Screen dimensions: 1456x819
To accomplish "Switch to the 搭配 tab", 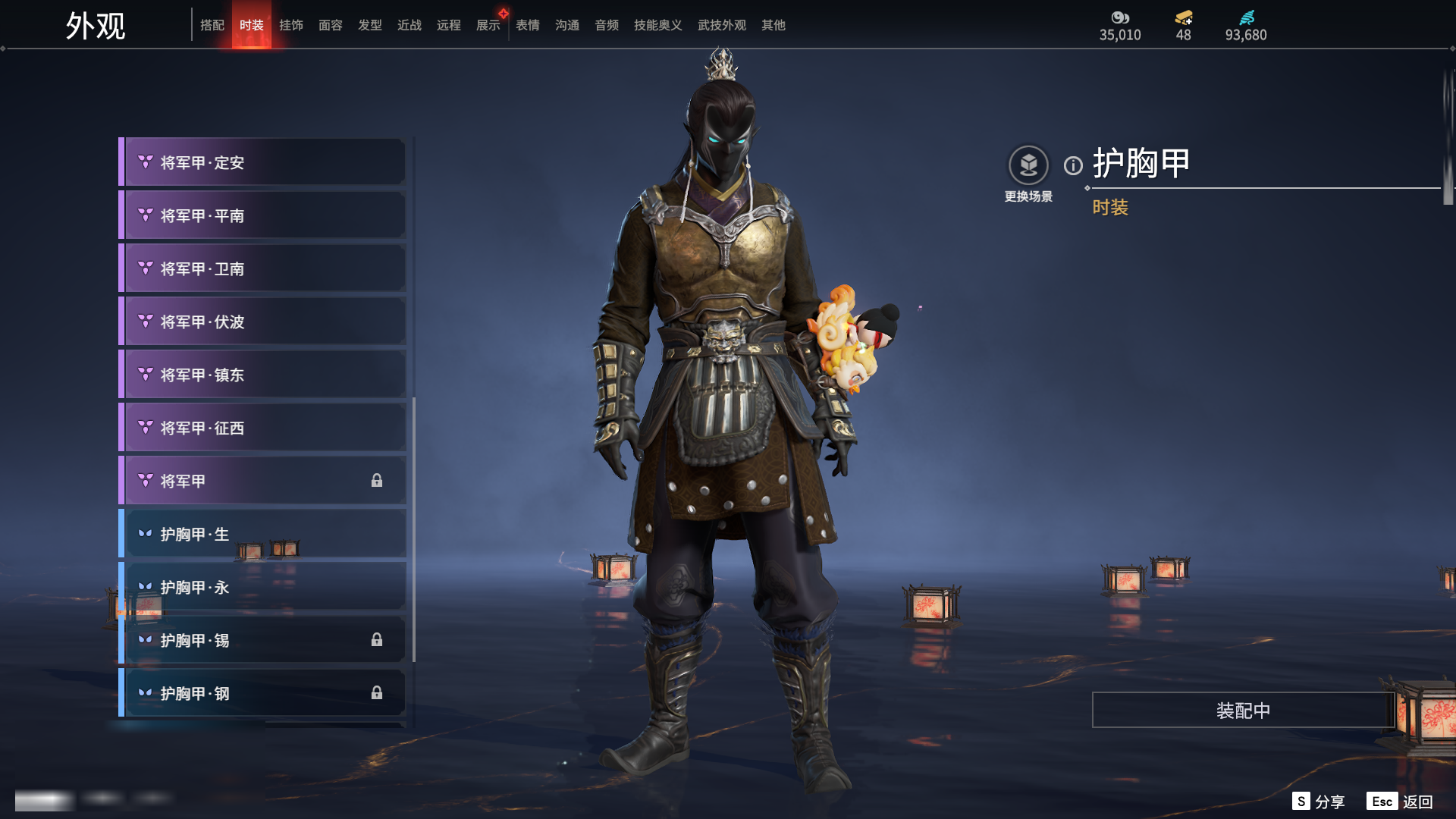I will pos(212,25).
